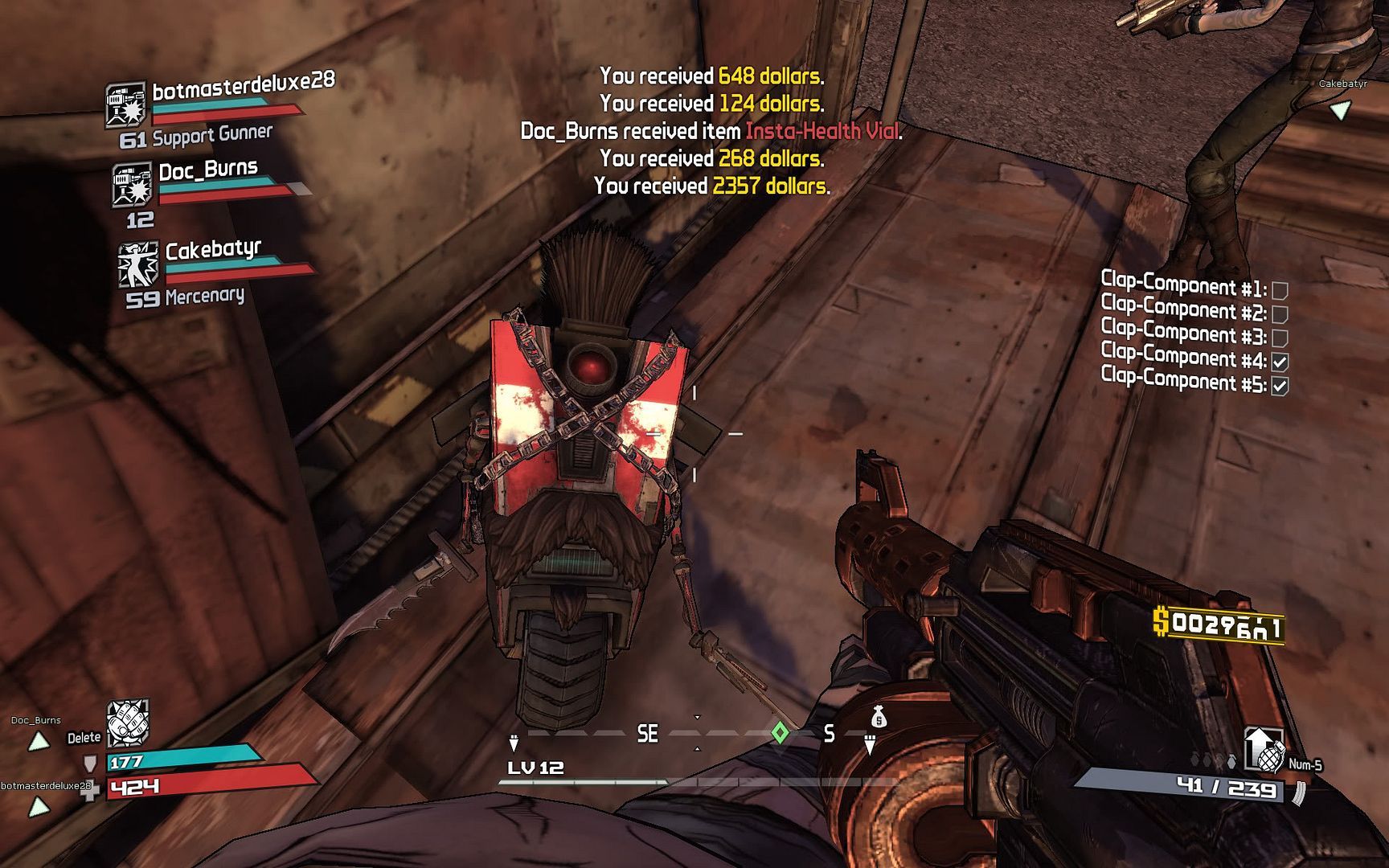Screen dimensions: 1389x868
Task: Toggle the Clap-Component #1 checkbox
Action: (1280, 290)
